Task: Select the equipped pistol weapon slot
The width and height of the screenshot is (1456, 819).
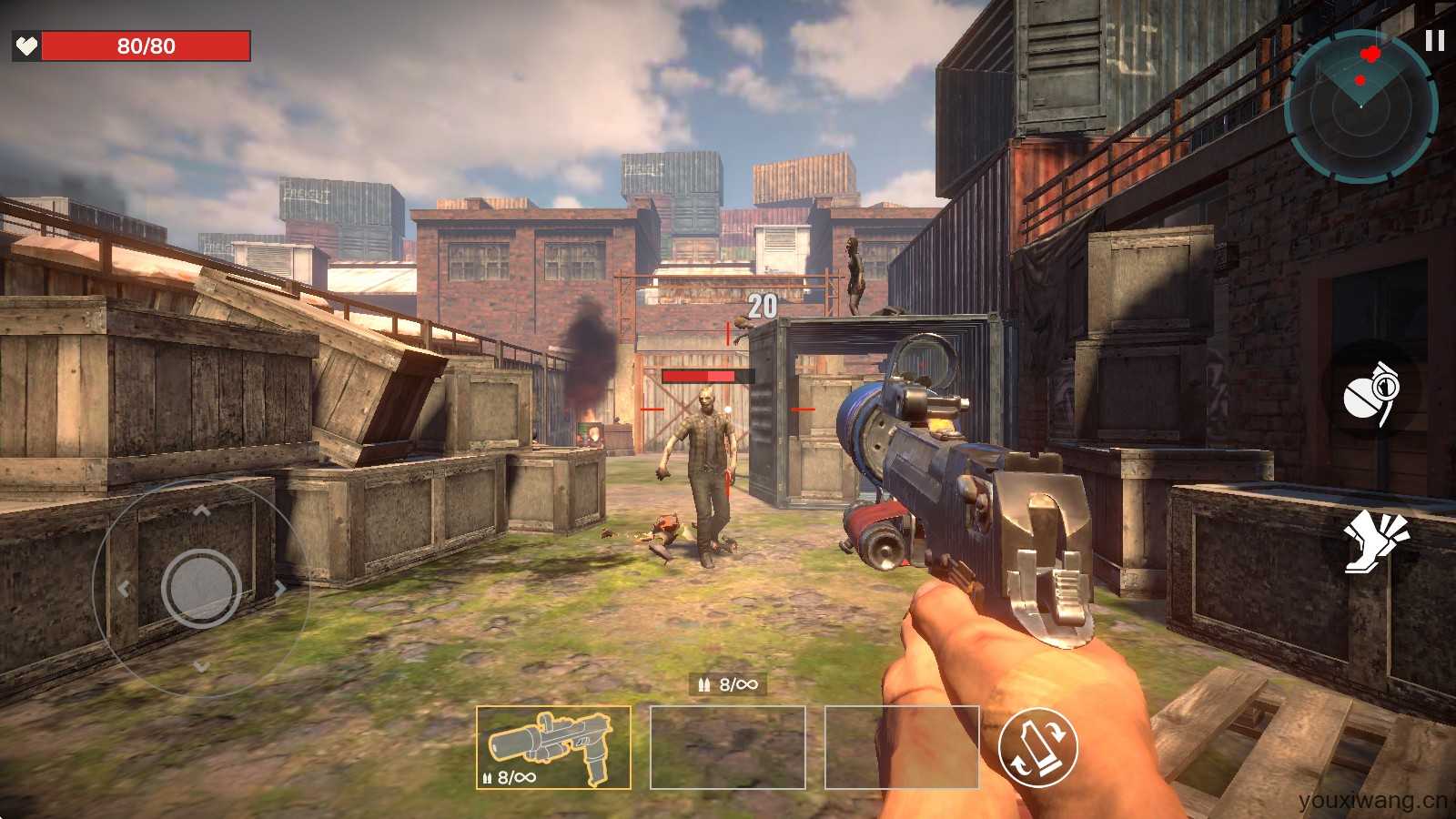Action: (553, 747)
